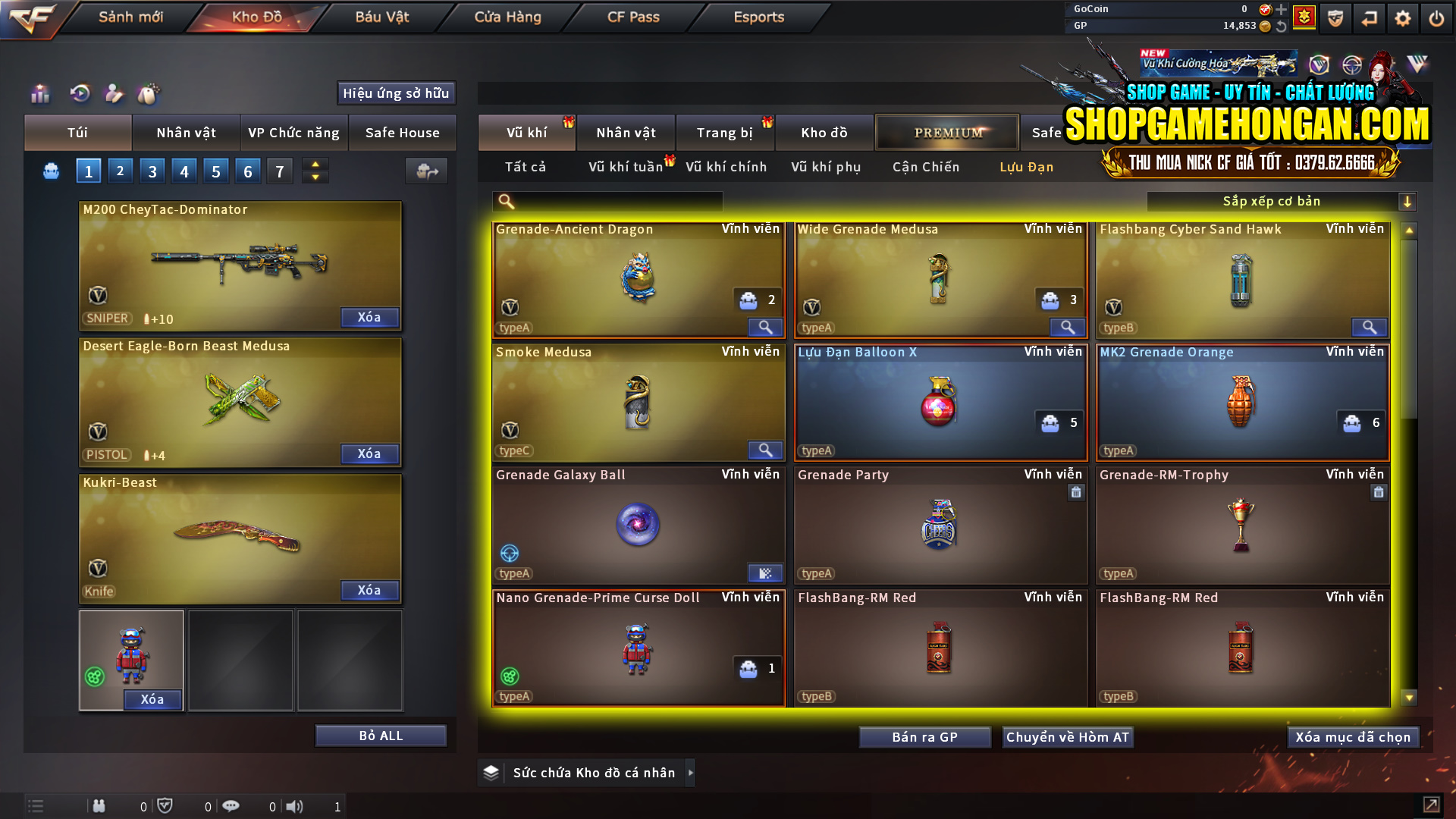
Task: Click the CF shield icon next to settings
Action: [x=1334, y=17]
